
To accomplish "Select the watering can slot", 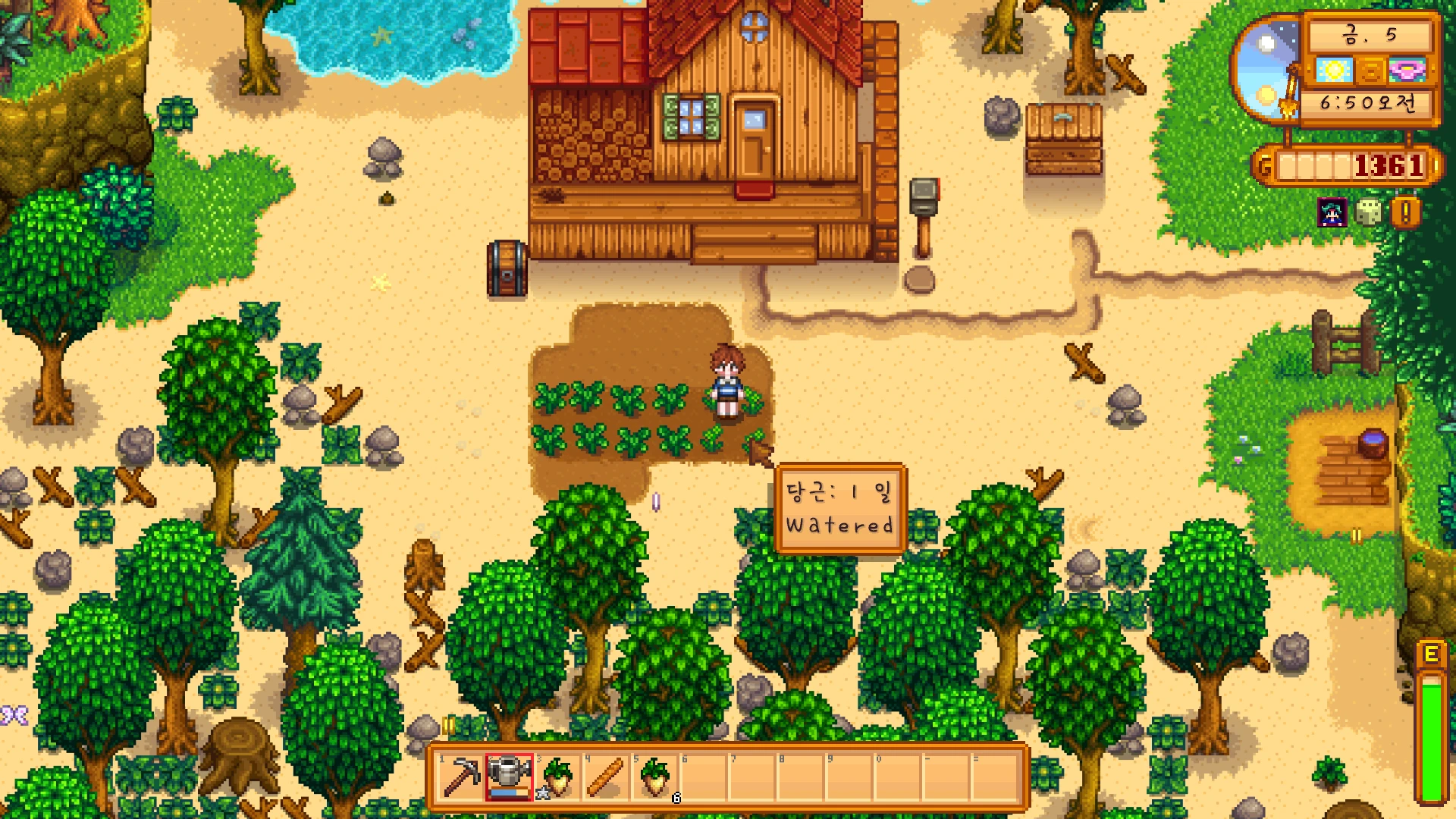I will 510,777.
